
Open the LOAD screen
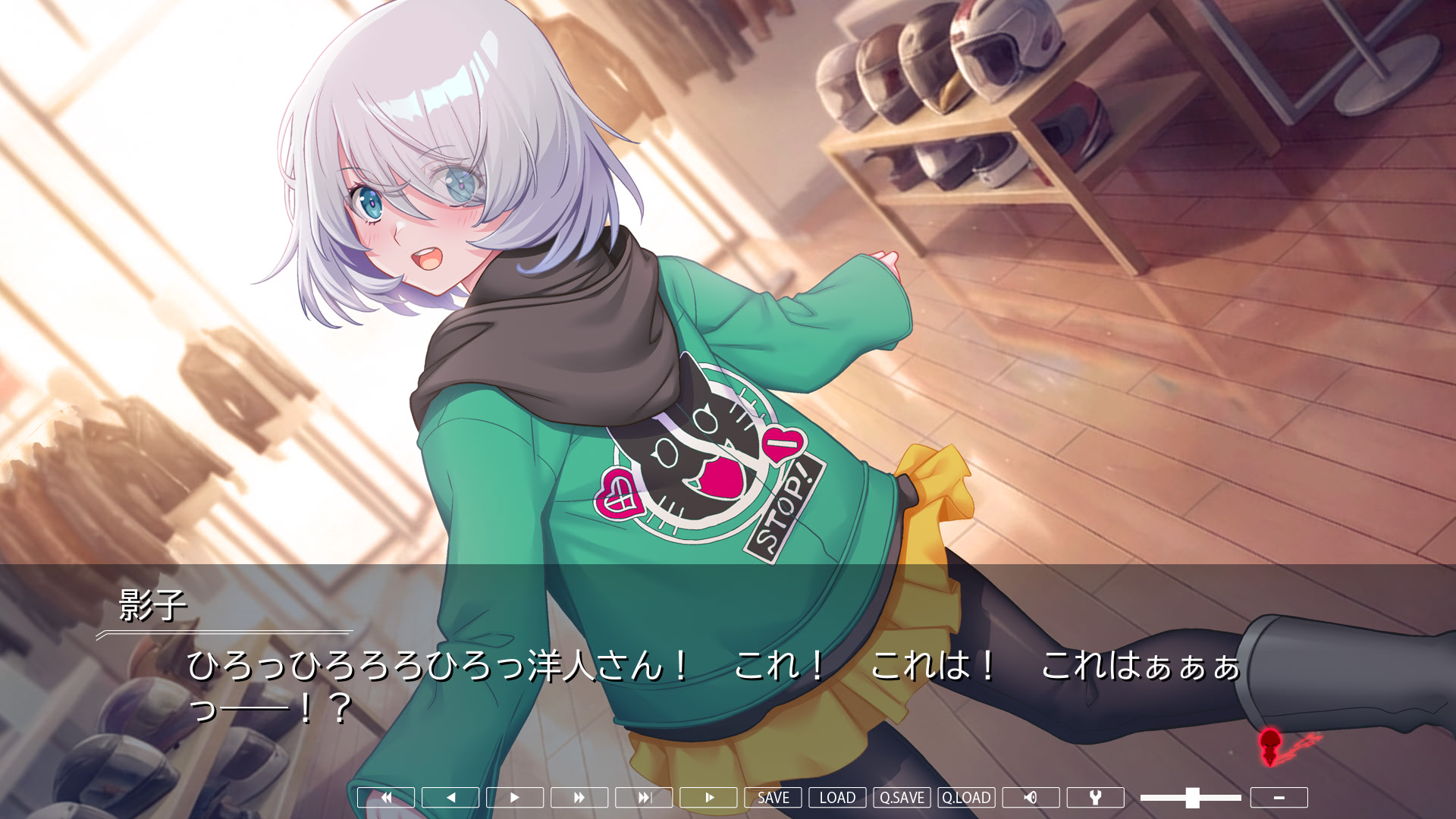click(836, 797)
